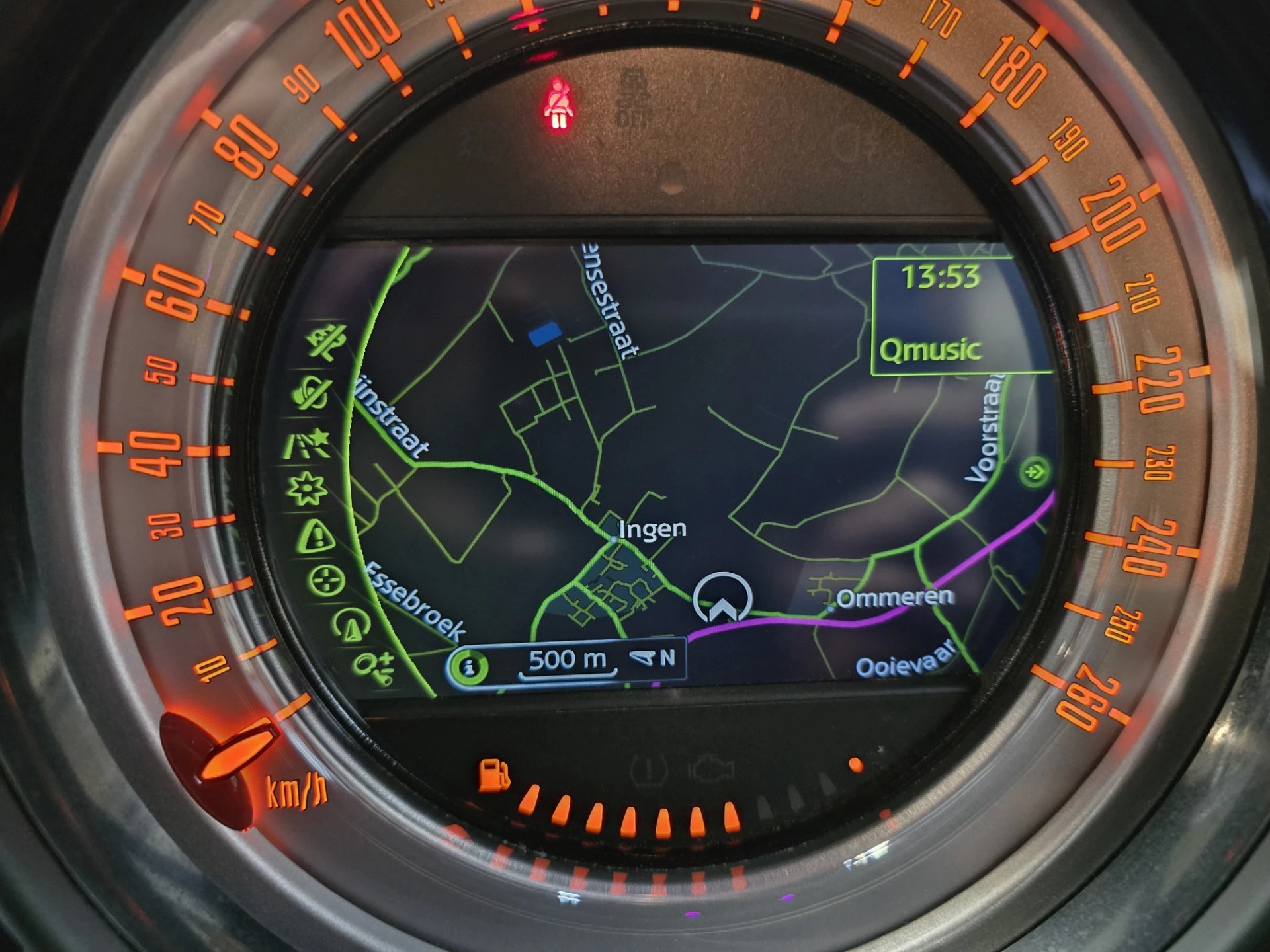This screenshot has width=1270, height=952.
Task: Open the plus-minus zoom control icon
Action: 376,666
